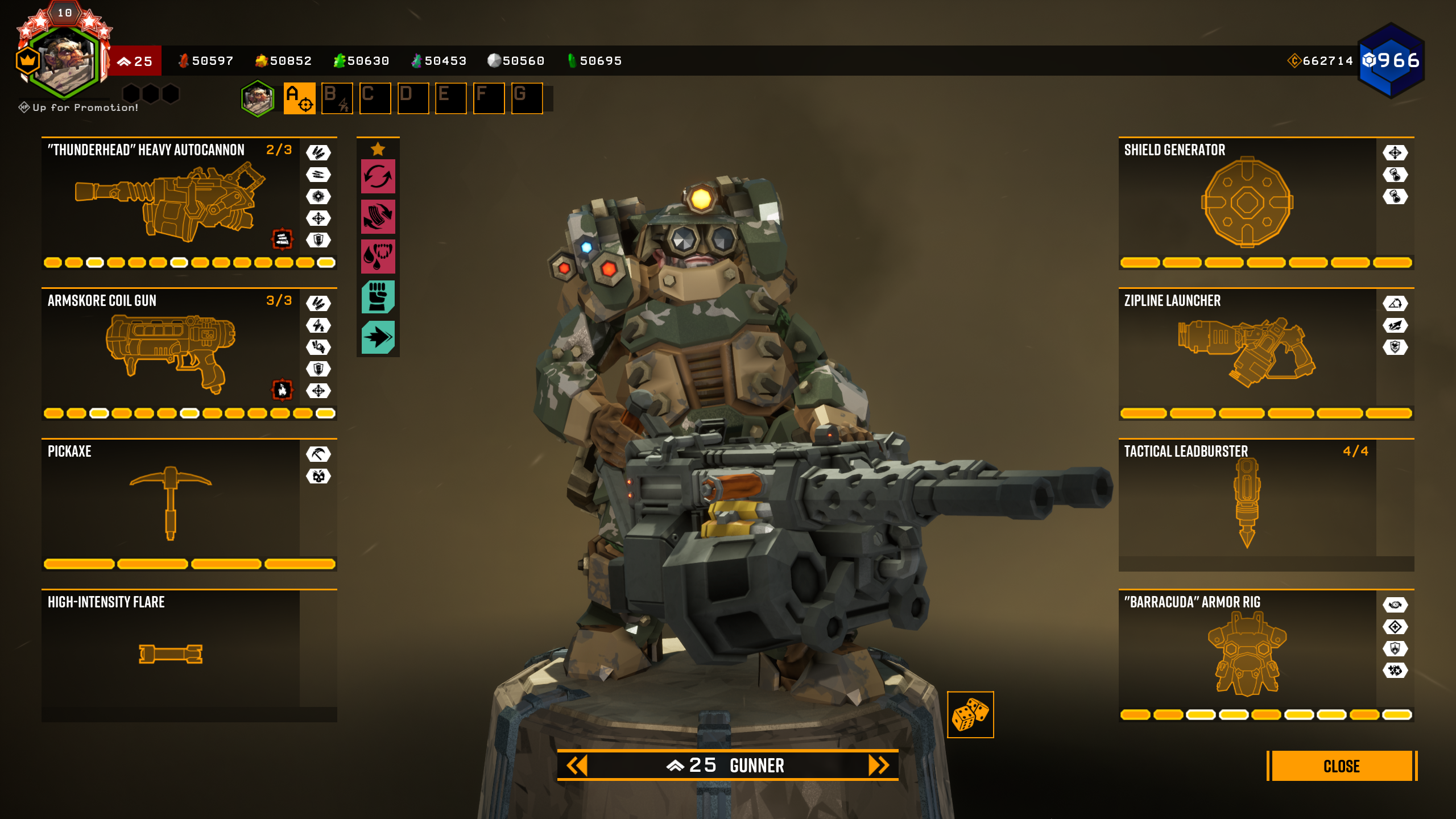The image size is (1456, 819).
Task: Select the dash arrow perk icon
Action: [378, 337]
